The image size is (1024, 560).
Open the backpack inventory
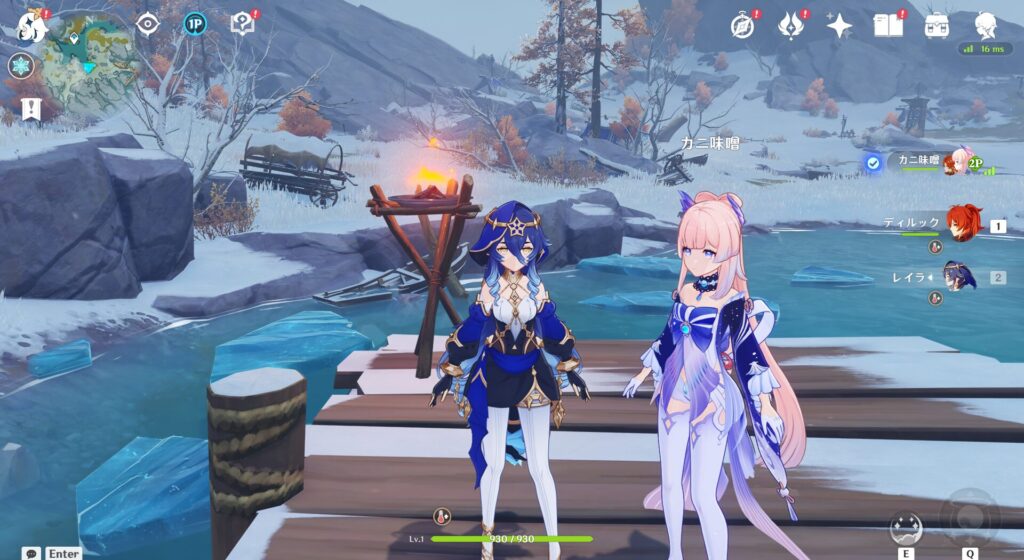pos(937,25)
